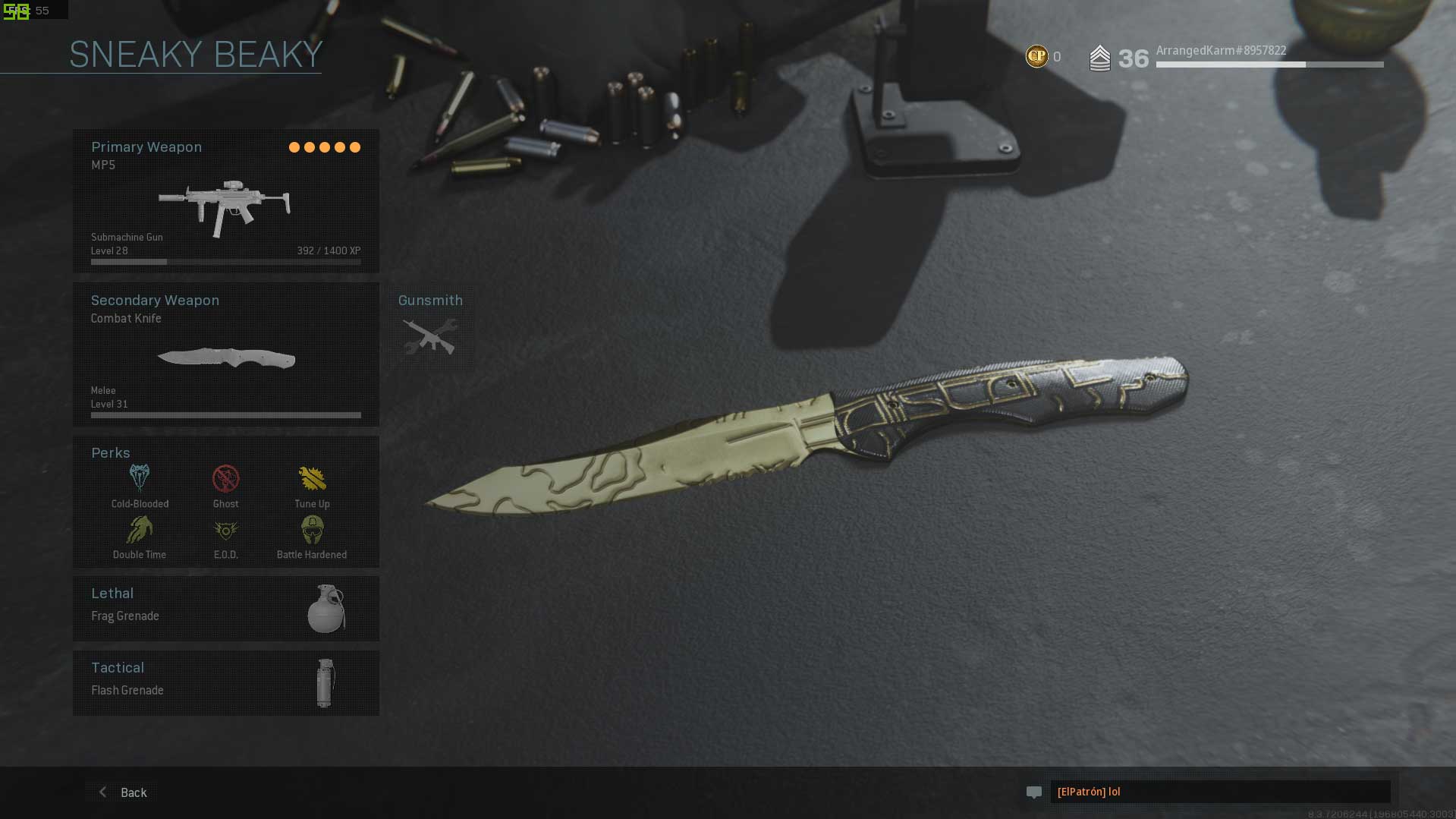This screenshot has width=1456, height=819.
Task: Select the Battle Hardened perk icon
Action: 312,530
